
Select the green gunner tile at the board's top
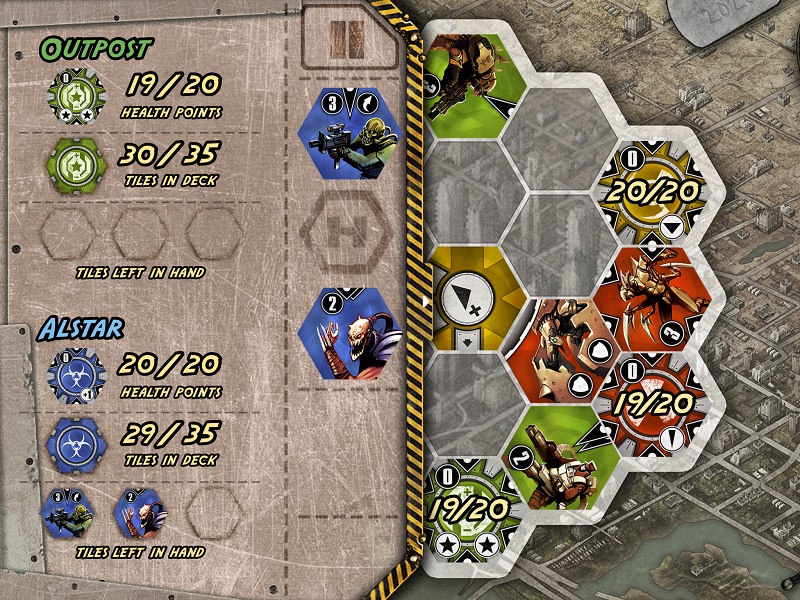tap(468, 82)
